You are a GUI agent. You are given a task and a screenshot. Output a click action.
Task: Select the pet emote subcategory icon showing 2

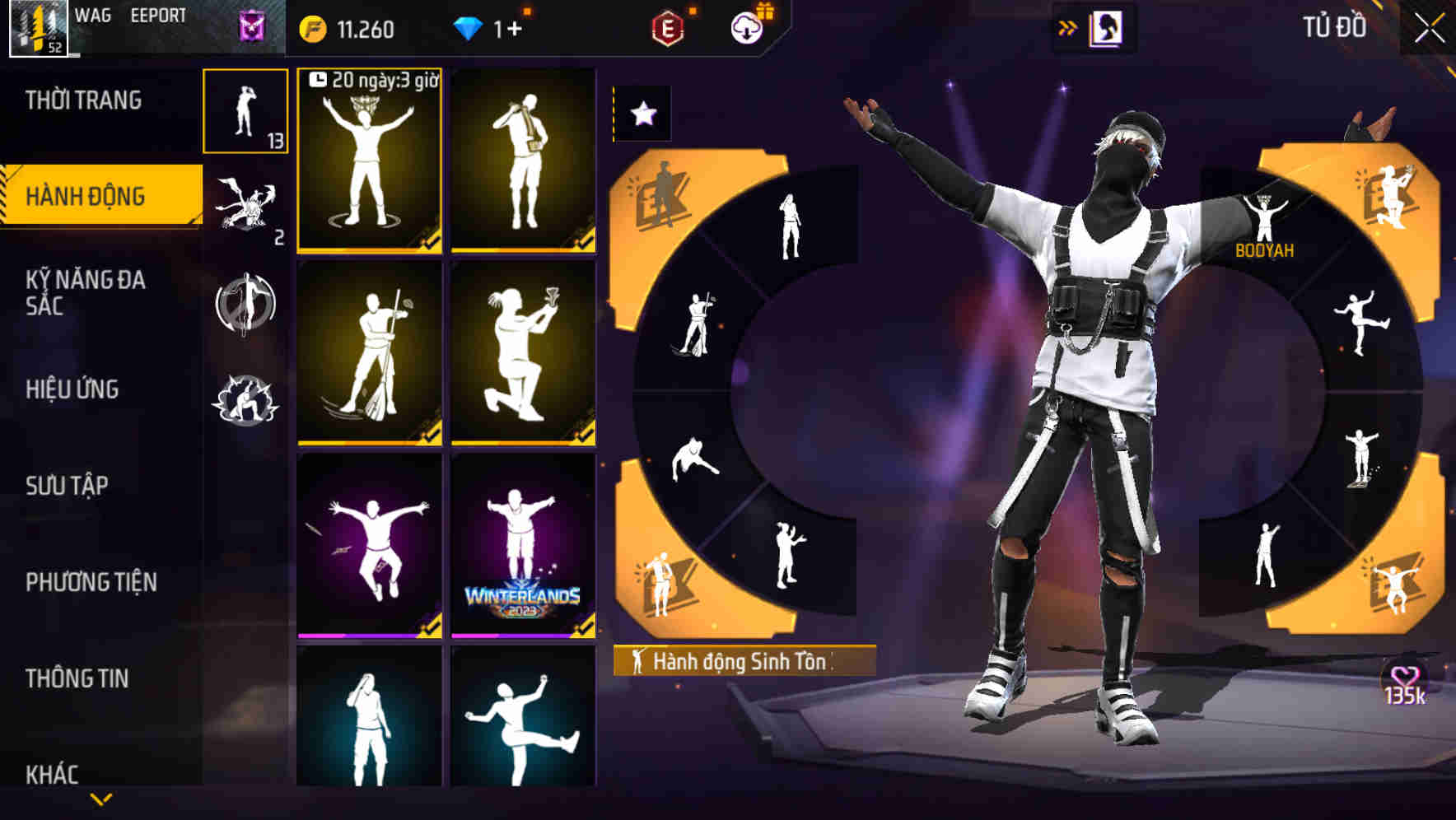[x=246, y=210]
